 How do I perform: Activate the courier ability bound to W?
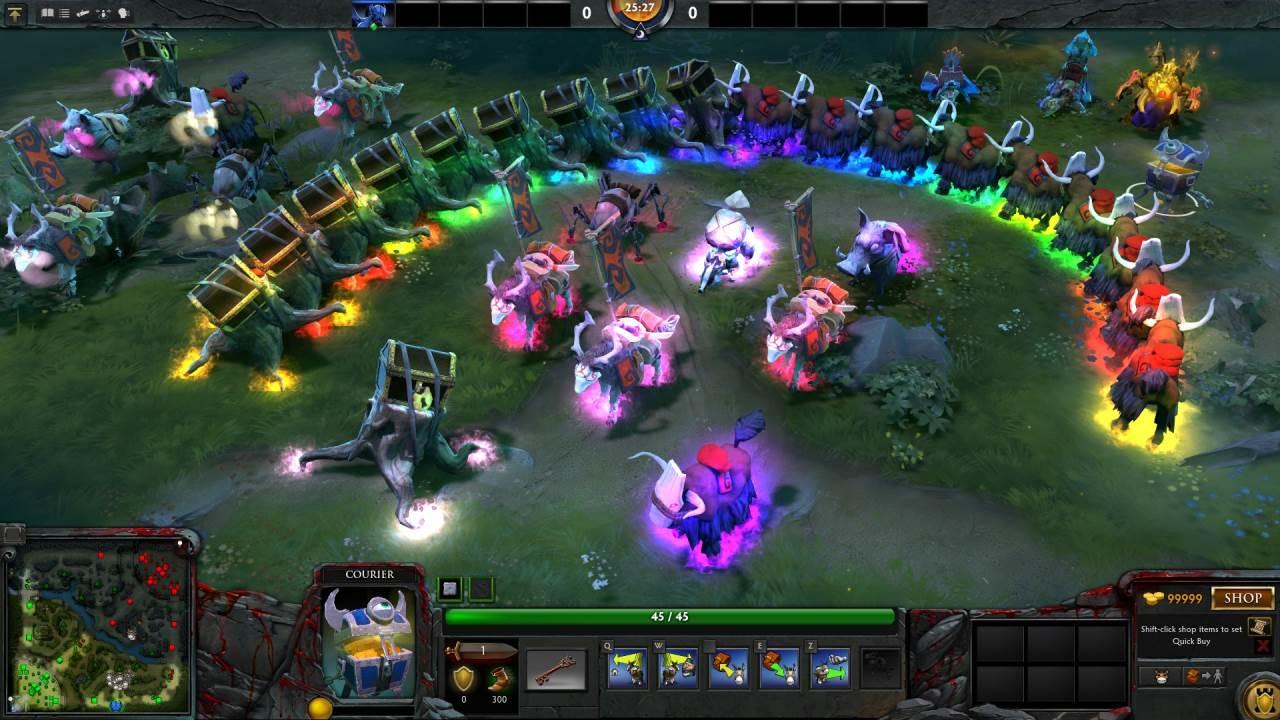pos(678,670)
